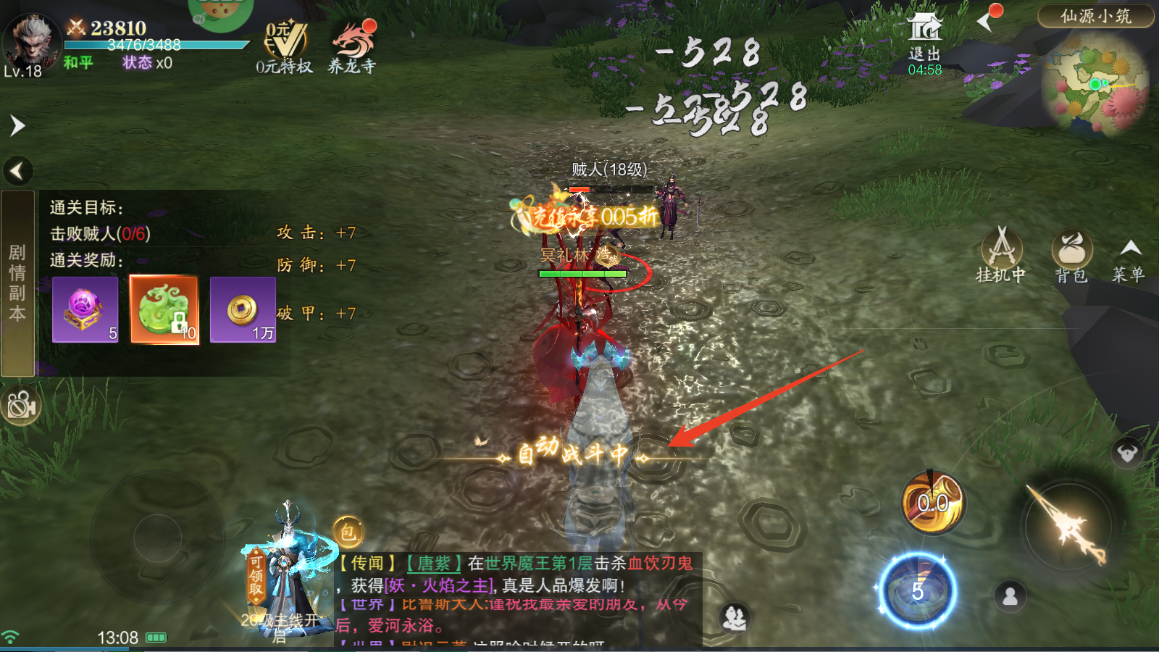Inspect the locked green orb reward
This screenshot has height=652, width=1159.
tap(164, 309)
